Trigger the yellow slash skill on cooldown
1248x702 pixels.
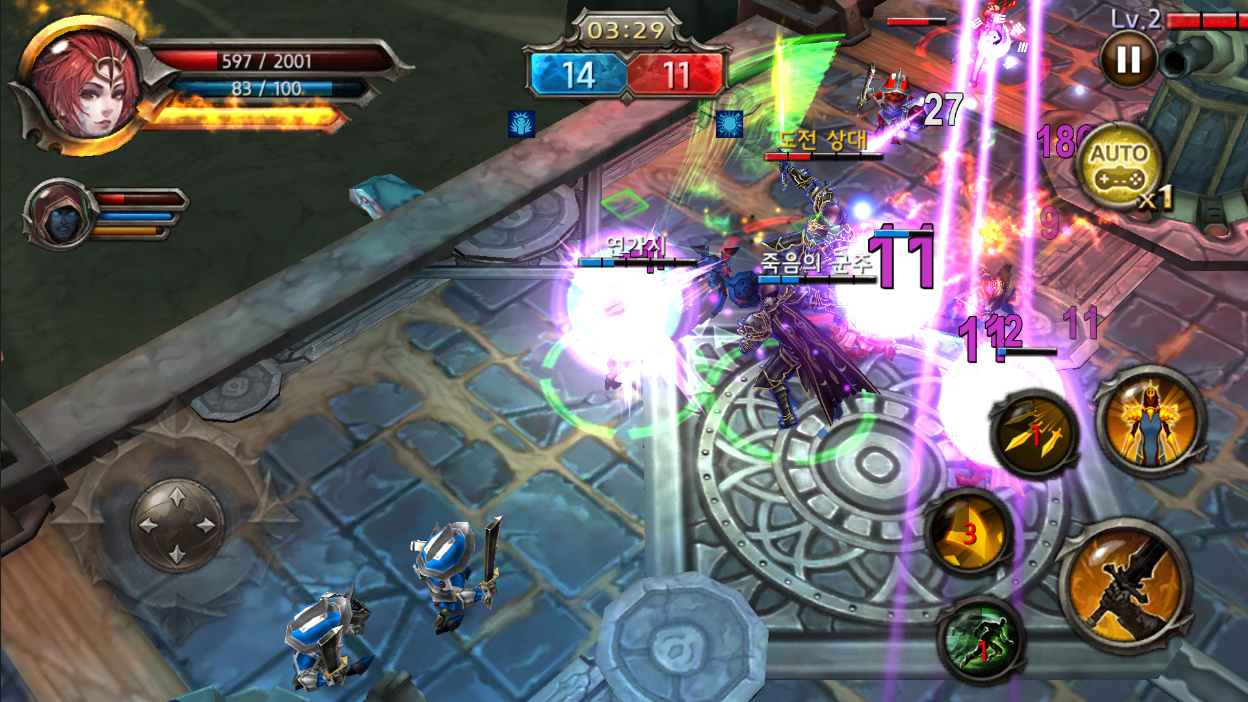(x=968, y=533)
